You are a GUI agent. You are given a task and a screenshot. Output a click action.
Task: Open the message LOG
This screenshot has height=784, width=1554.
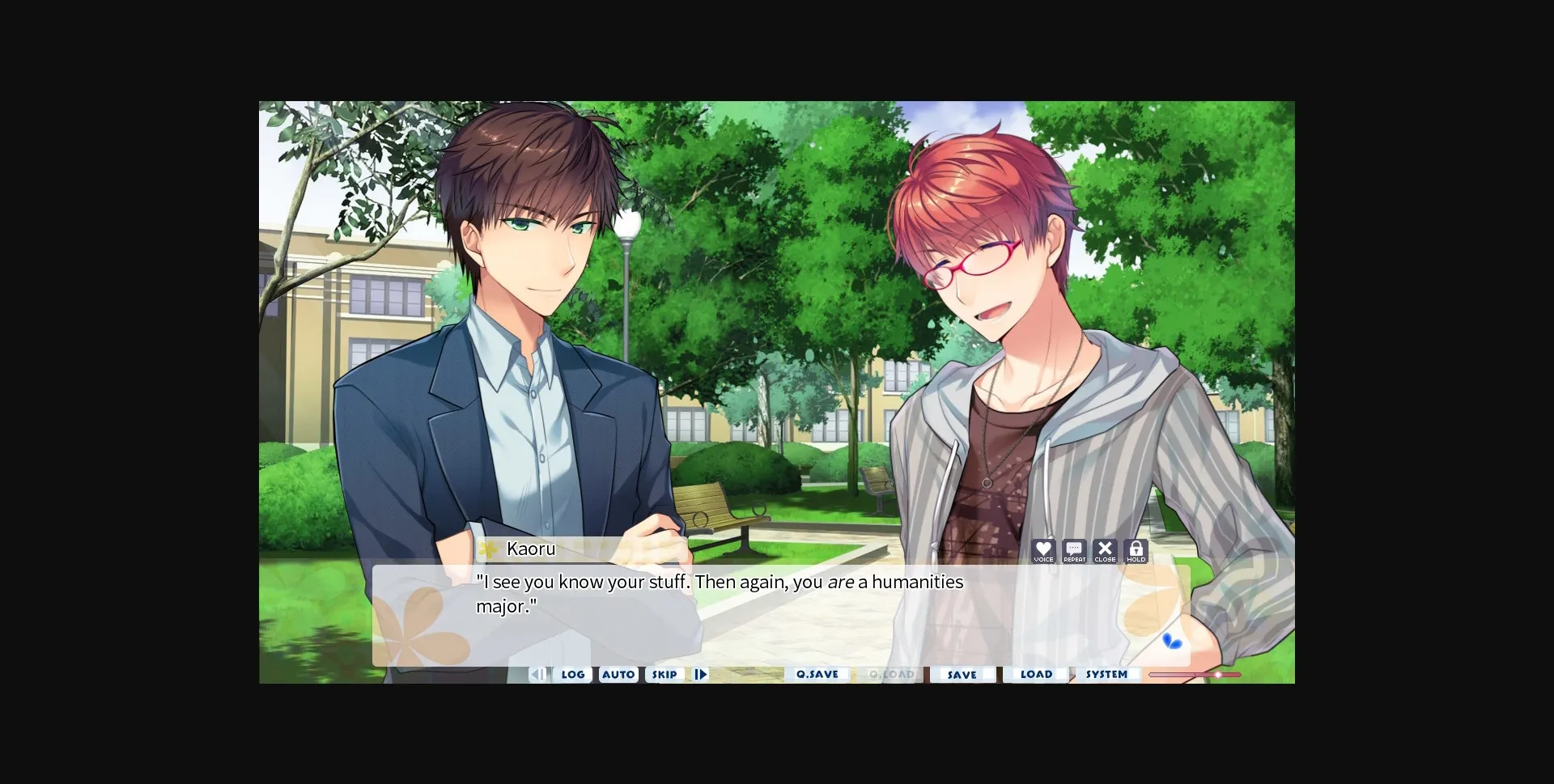(x=573, y=674)
